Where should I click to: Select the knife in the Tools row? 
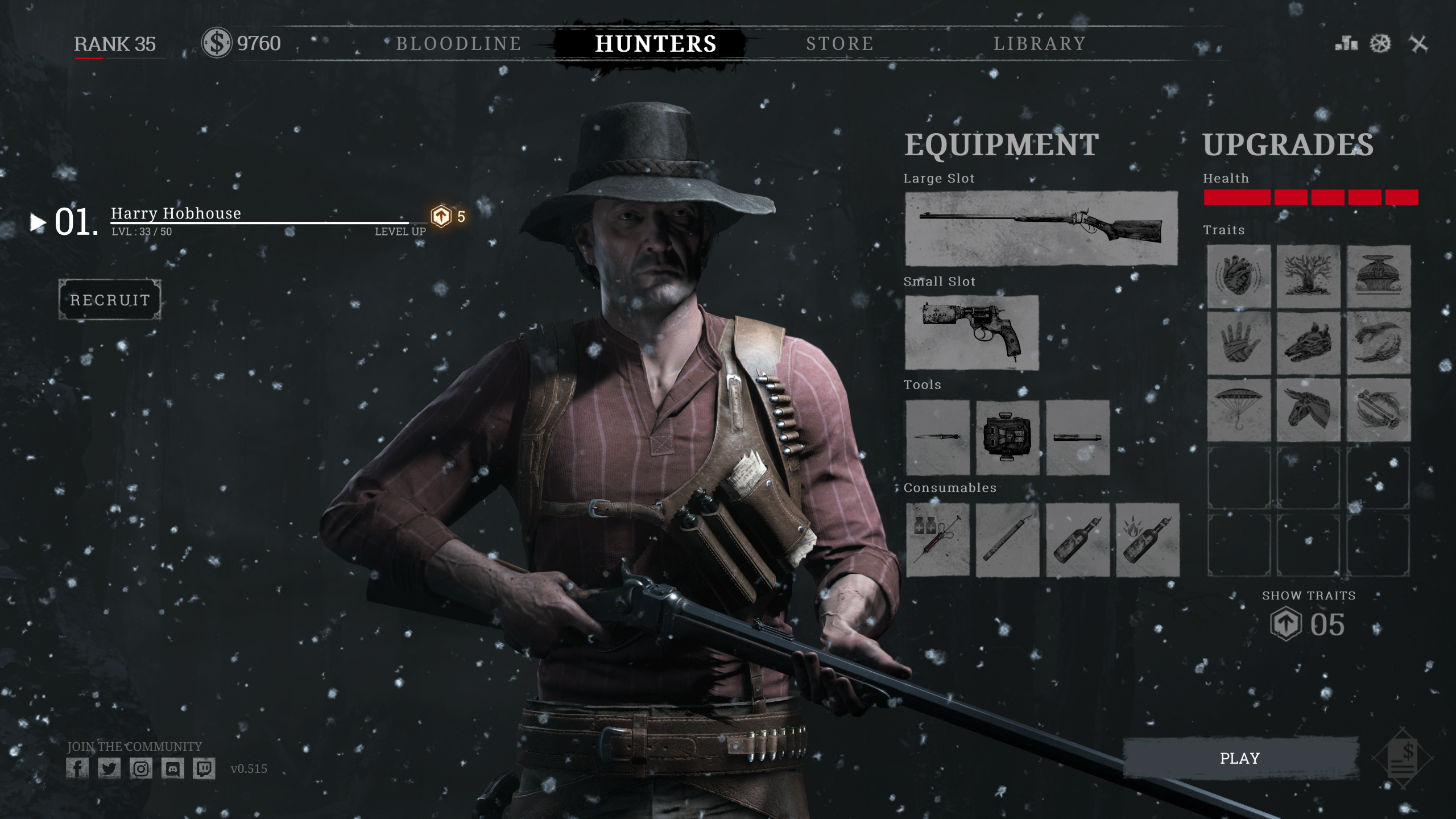[x=937, y=437]
